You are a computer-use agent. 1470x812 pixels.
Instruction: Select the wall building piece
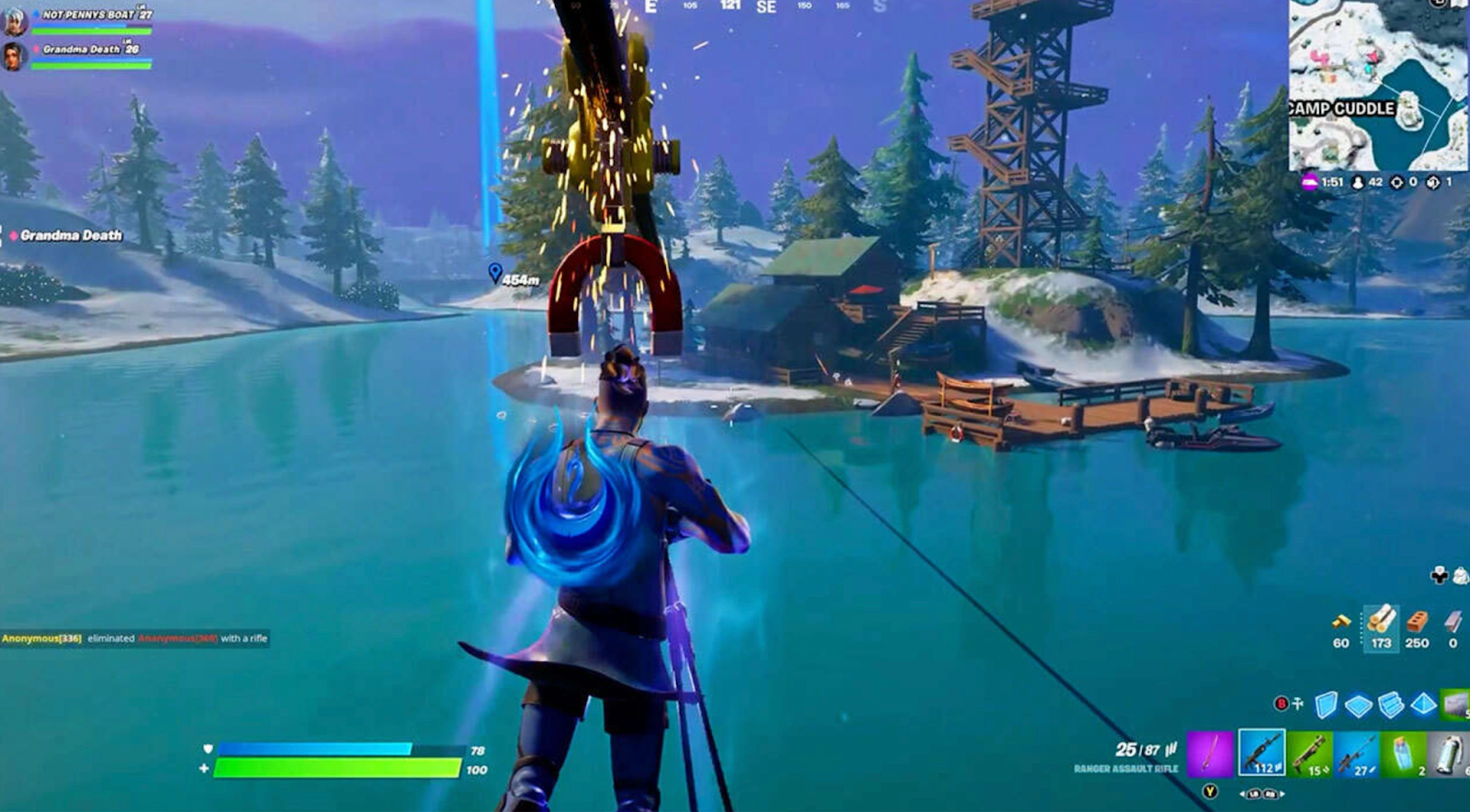pyautogui.click(x=1326, y=705)
